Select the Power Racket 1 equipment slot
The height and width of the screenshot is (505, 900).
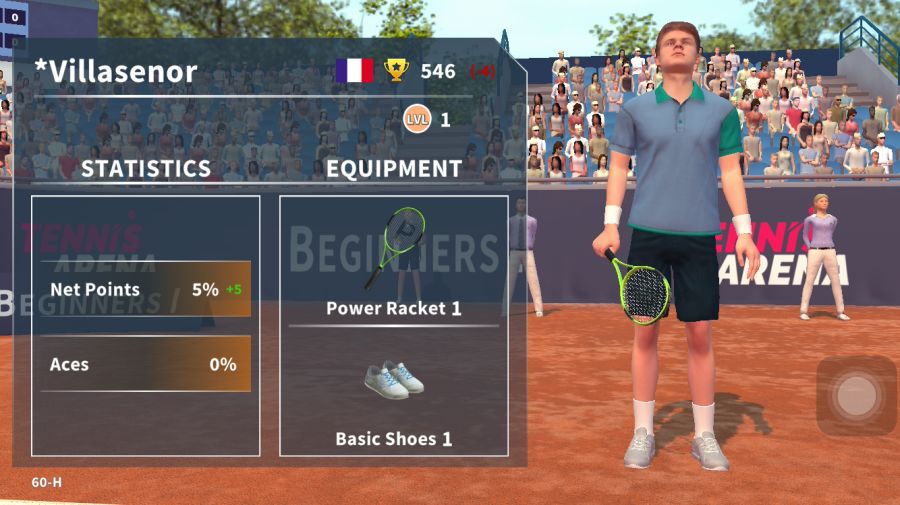(394, 262)
